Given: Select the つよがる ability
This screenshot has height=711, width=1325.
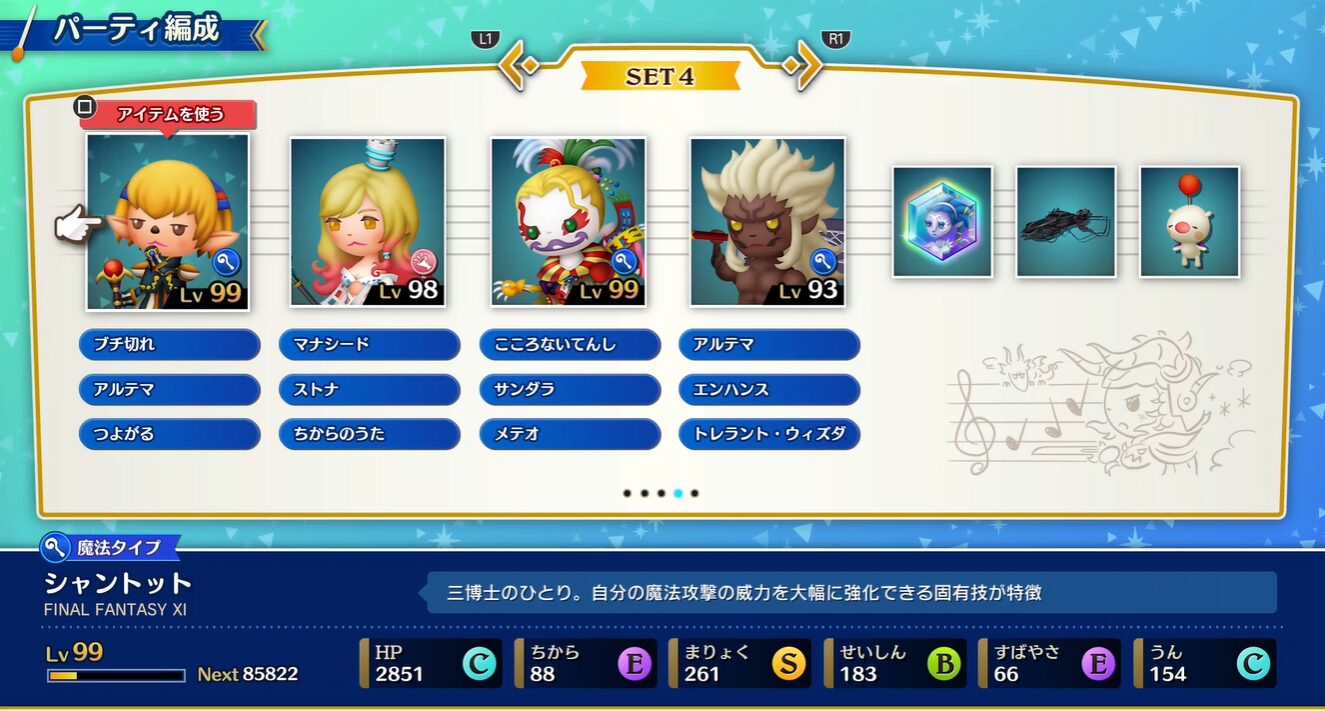Looking at the screenshot, I should click(169, 435).
